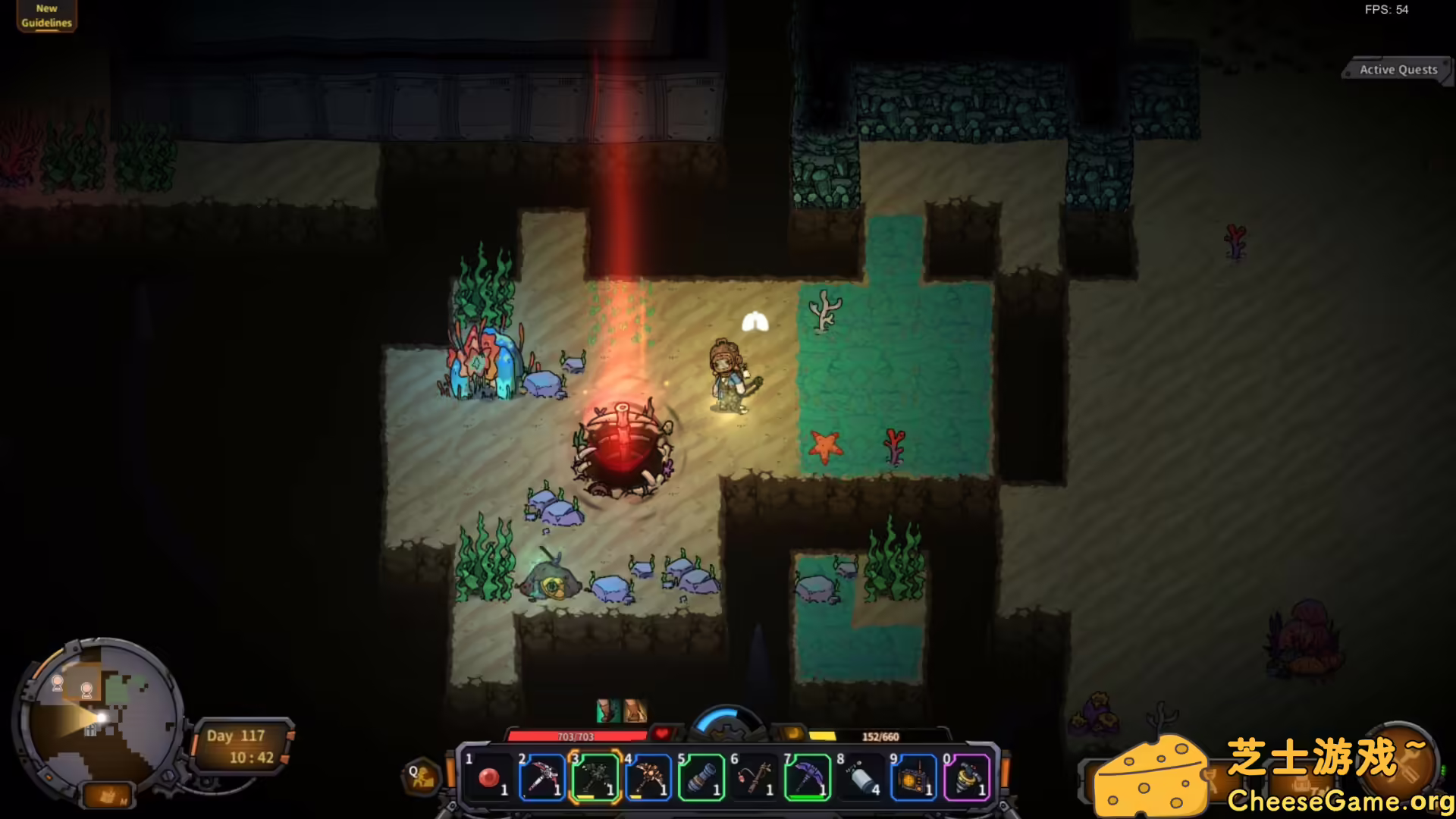
Task: Select the orange radio device in slot 9
Action: 914,777
